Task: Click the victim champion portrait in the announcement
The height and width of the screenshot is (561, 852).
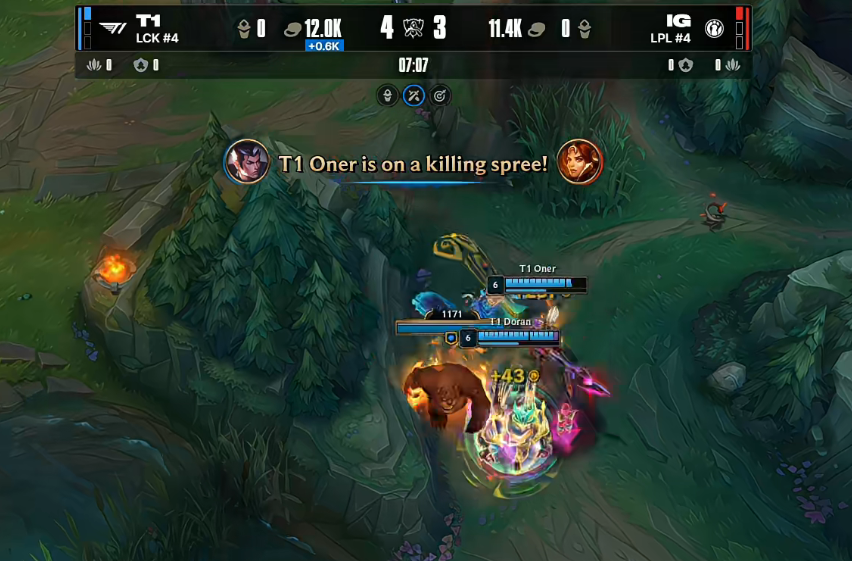Action: [580, 162]
